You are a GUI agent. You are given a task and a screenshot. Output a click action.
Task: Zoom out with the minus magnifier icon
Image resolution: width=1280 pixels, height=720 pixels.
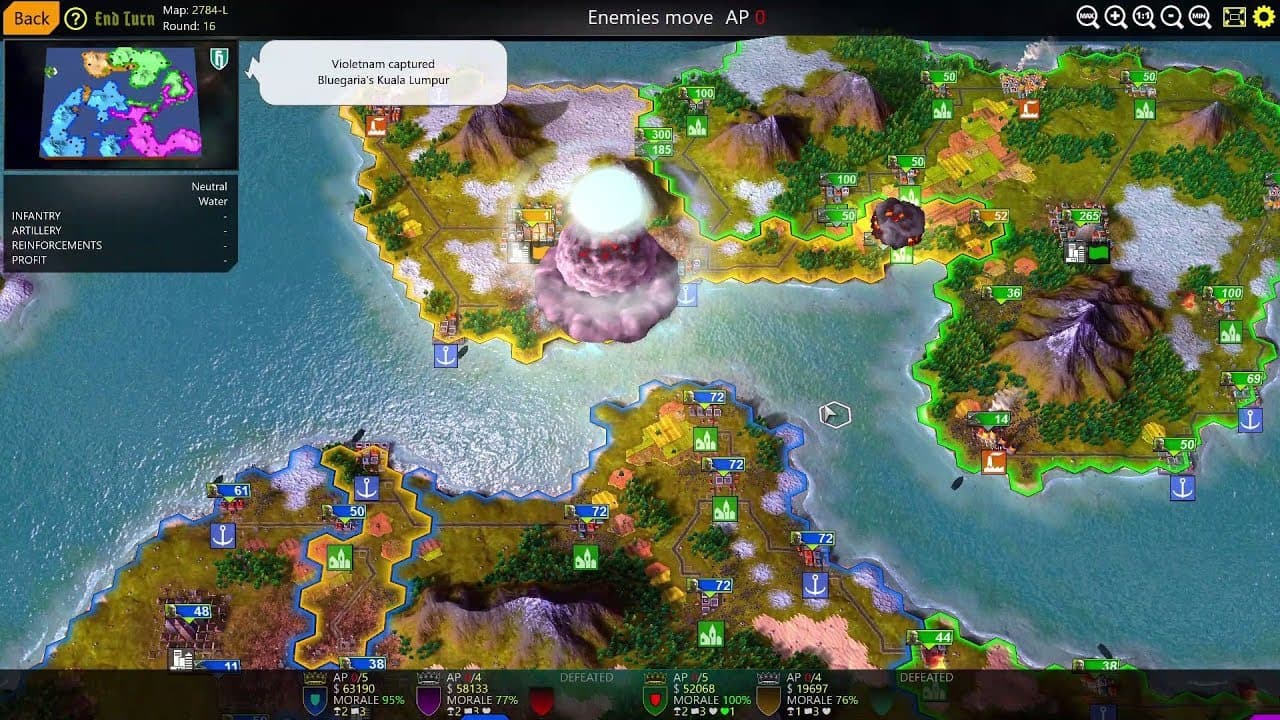click(1170, 16)
